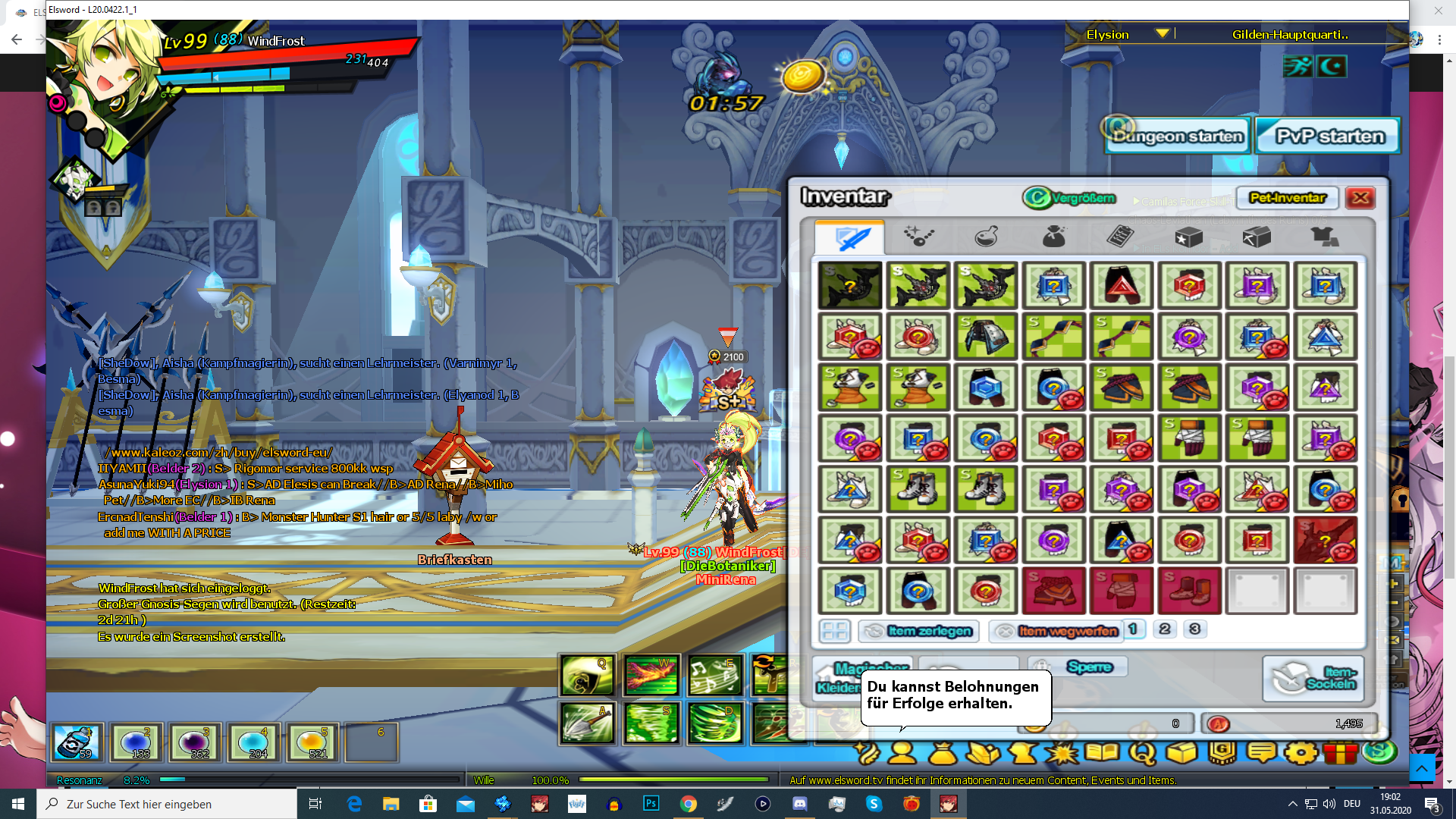Open Discord from the Windows taskbar

(800, 804)
